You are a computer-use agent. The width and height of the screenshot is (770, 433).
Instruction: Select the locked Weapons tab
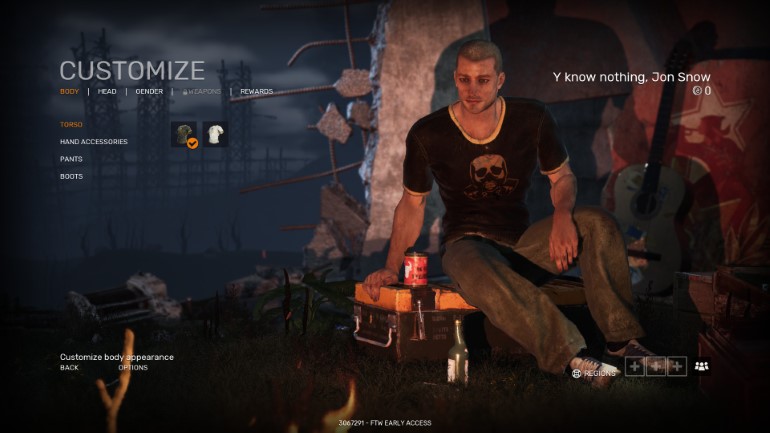(x=201, y=92)
